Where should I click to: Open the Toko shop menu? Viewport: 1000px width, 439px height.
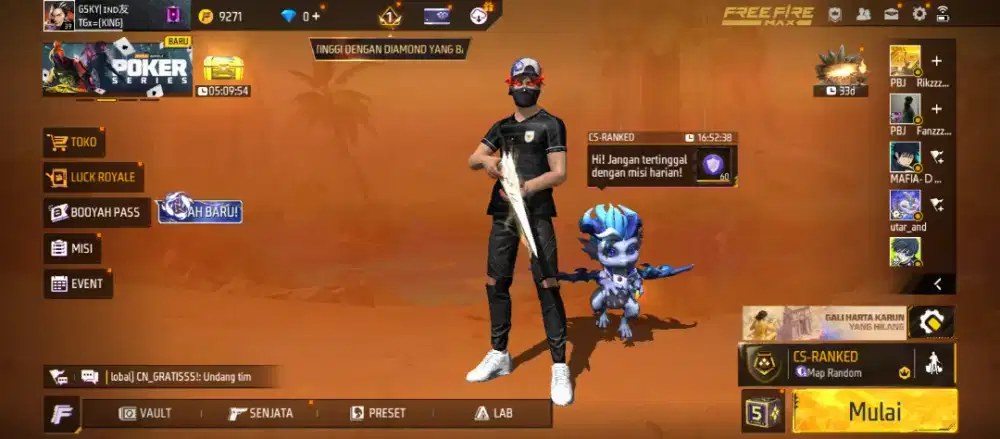(74, 142)
